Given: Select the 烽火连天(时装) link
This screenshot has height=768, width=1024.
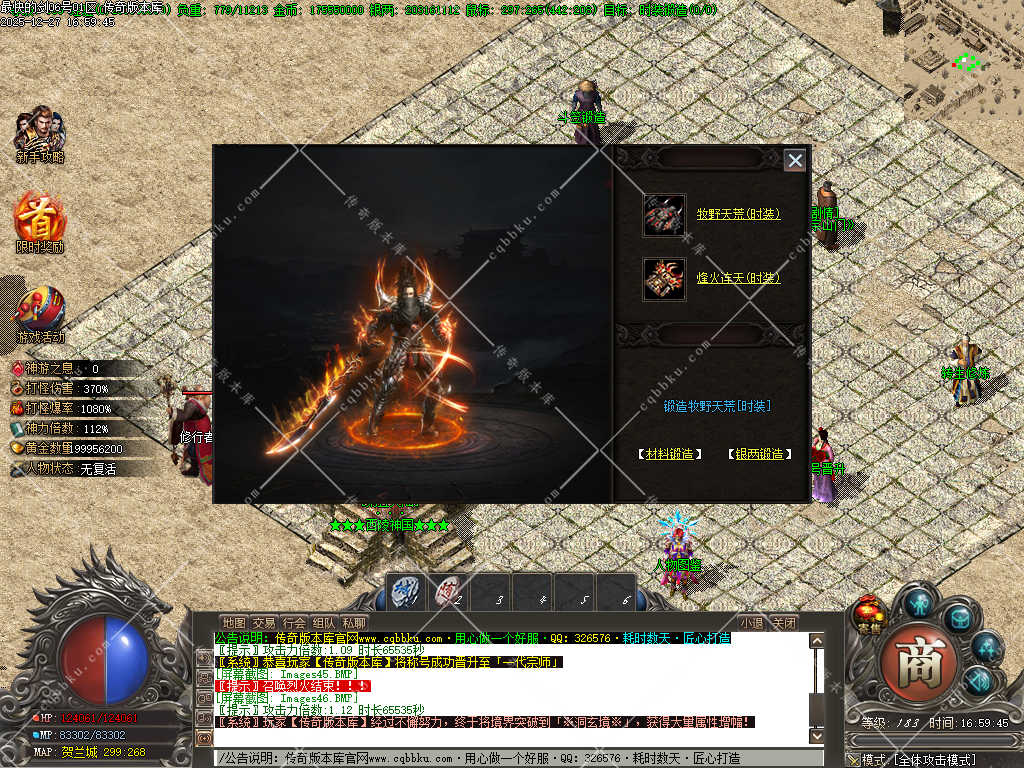Looking at the screenshot, I should click(x=738, y=278).
